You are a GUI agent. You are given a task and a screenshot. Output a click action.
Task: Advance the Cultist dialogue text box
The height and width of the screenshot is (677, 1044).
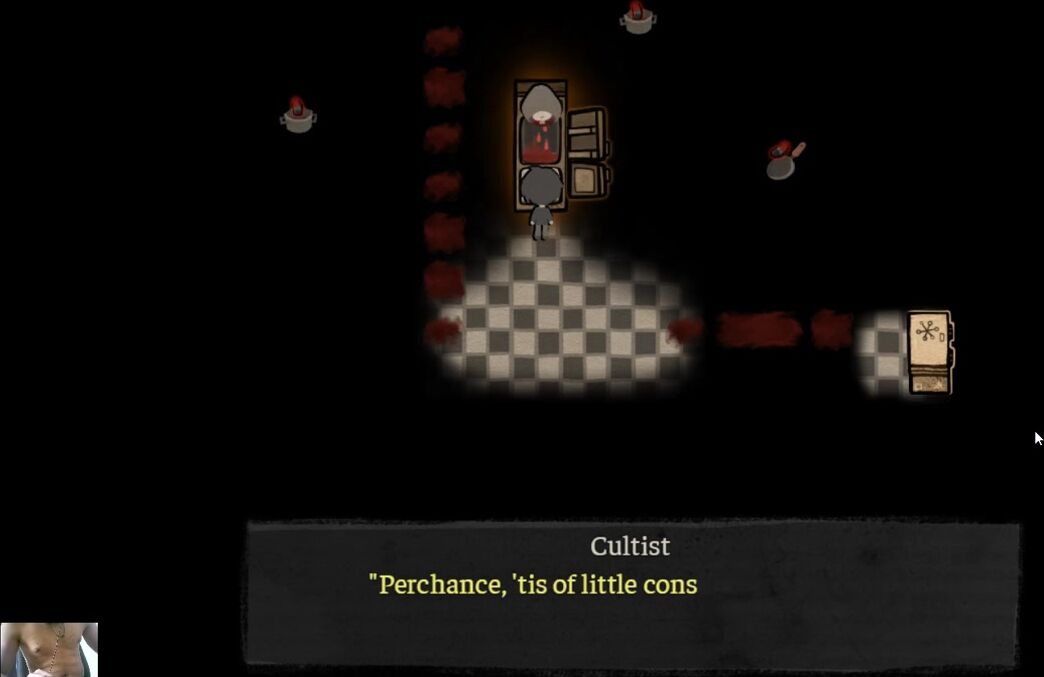632,592
